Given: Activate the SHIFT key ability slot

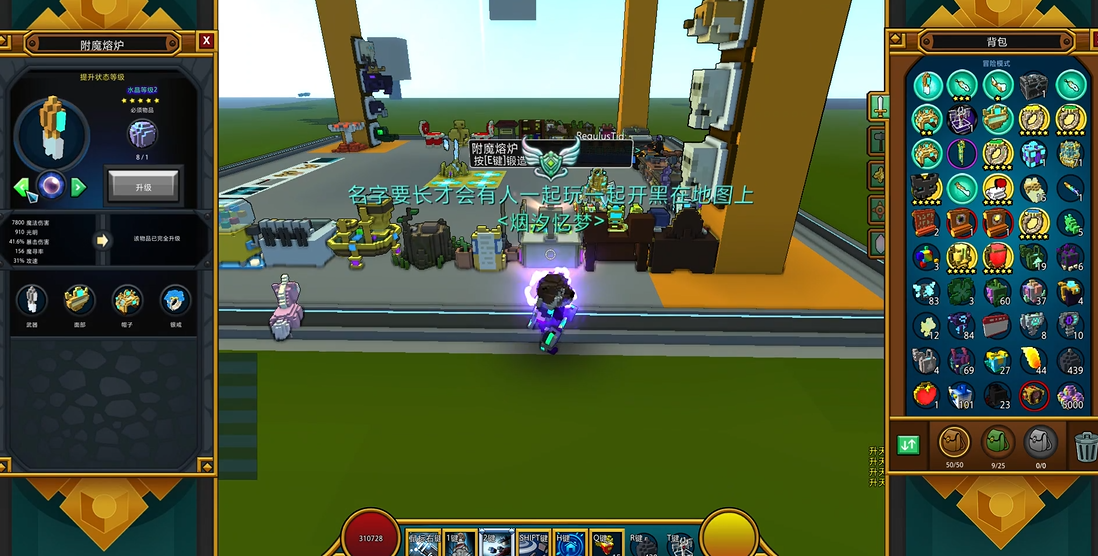Looking at the screenshot, I should pyautogui.click(x=534, y=543).
